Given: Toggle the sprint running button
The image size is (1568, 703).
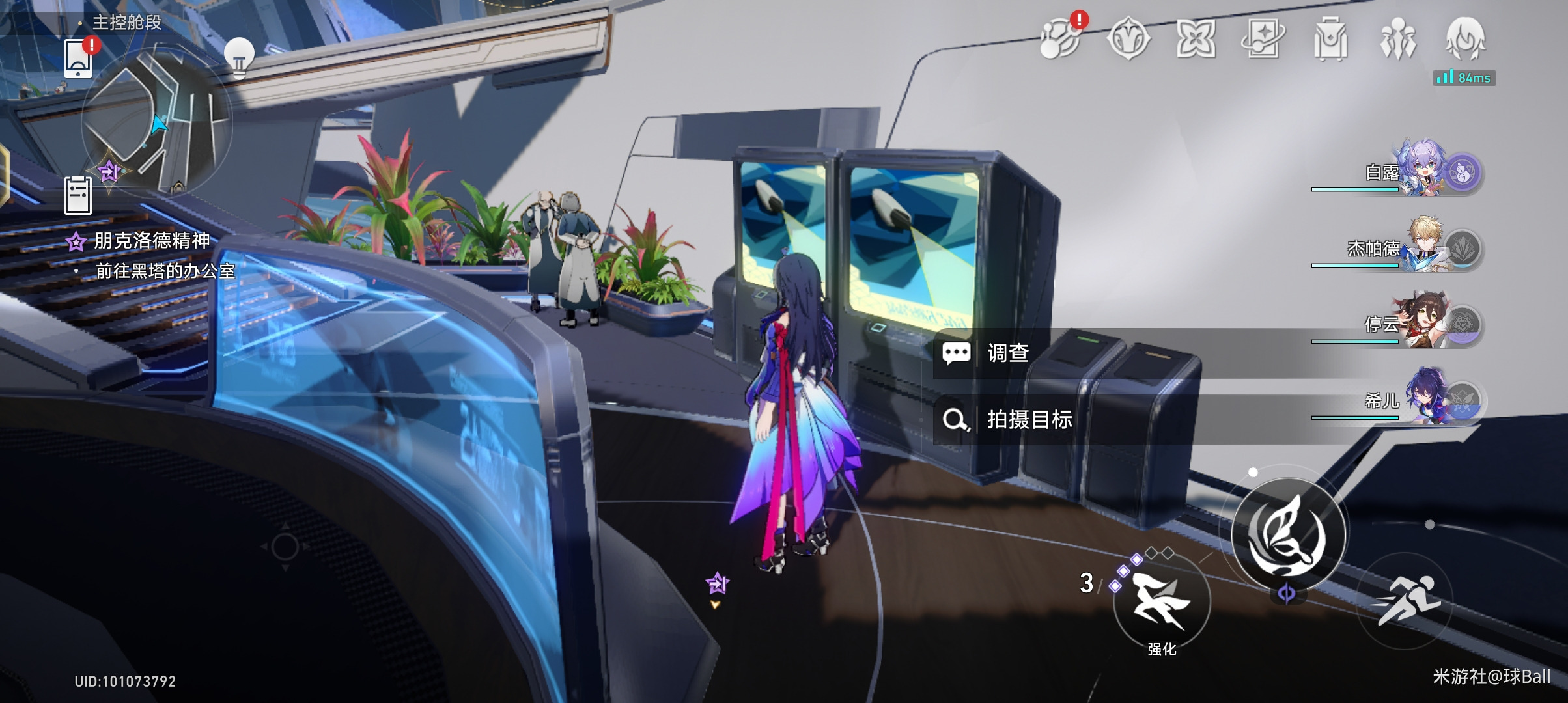Looking at the screenshot, I should 1405,601.
